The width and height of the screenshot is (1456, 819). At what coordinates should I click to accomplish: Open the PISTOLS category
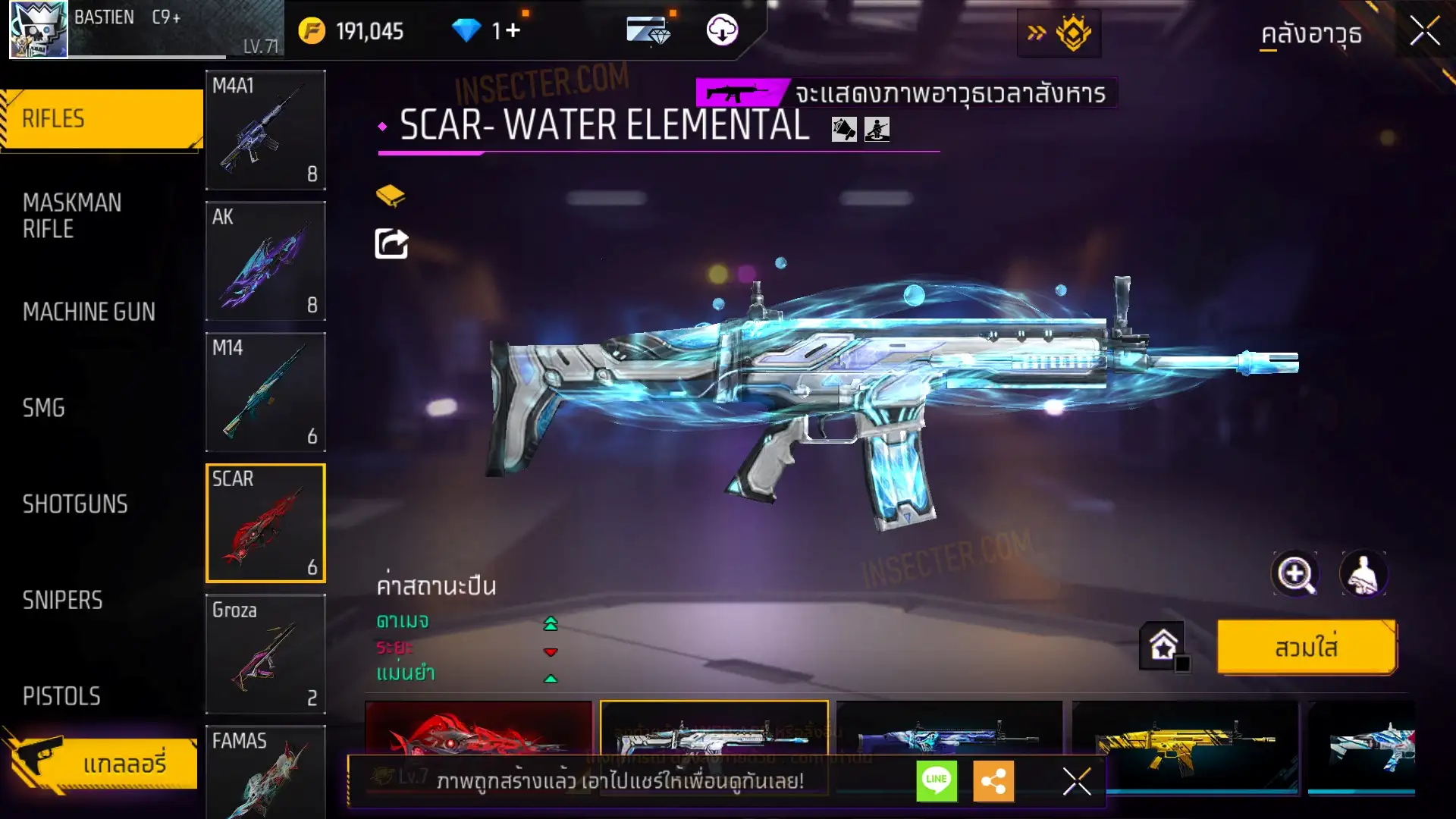61,696
